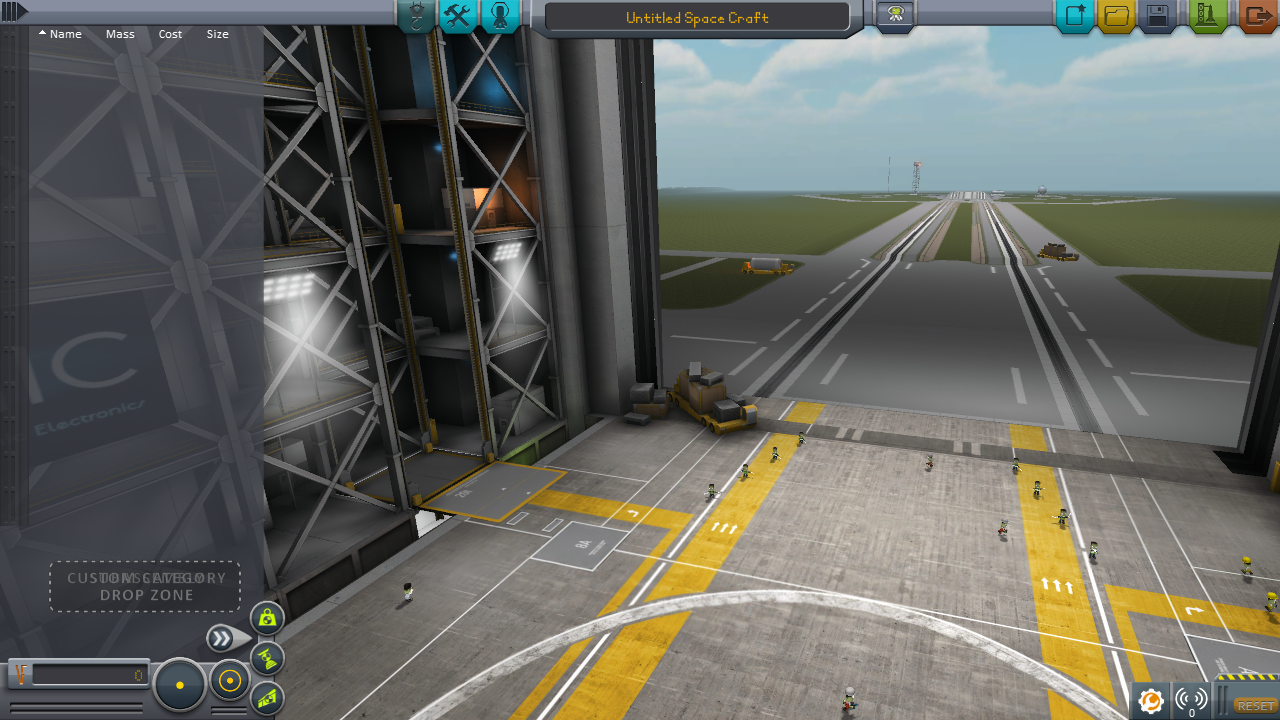Sort parts by Cost
Image resolution: width=1280 pixels, height=720 pixels.
[170, 34]
